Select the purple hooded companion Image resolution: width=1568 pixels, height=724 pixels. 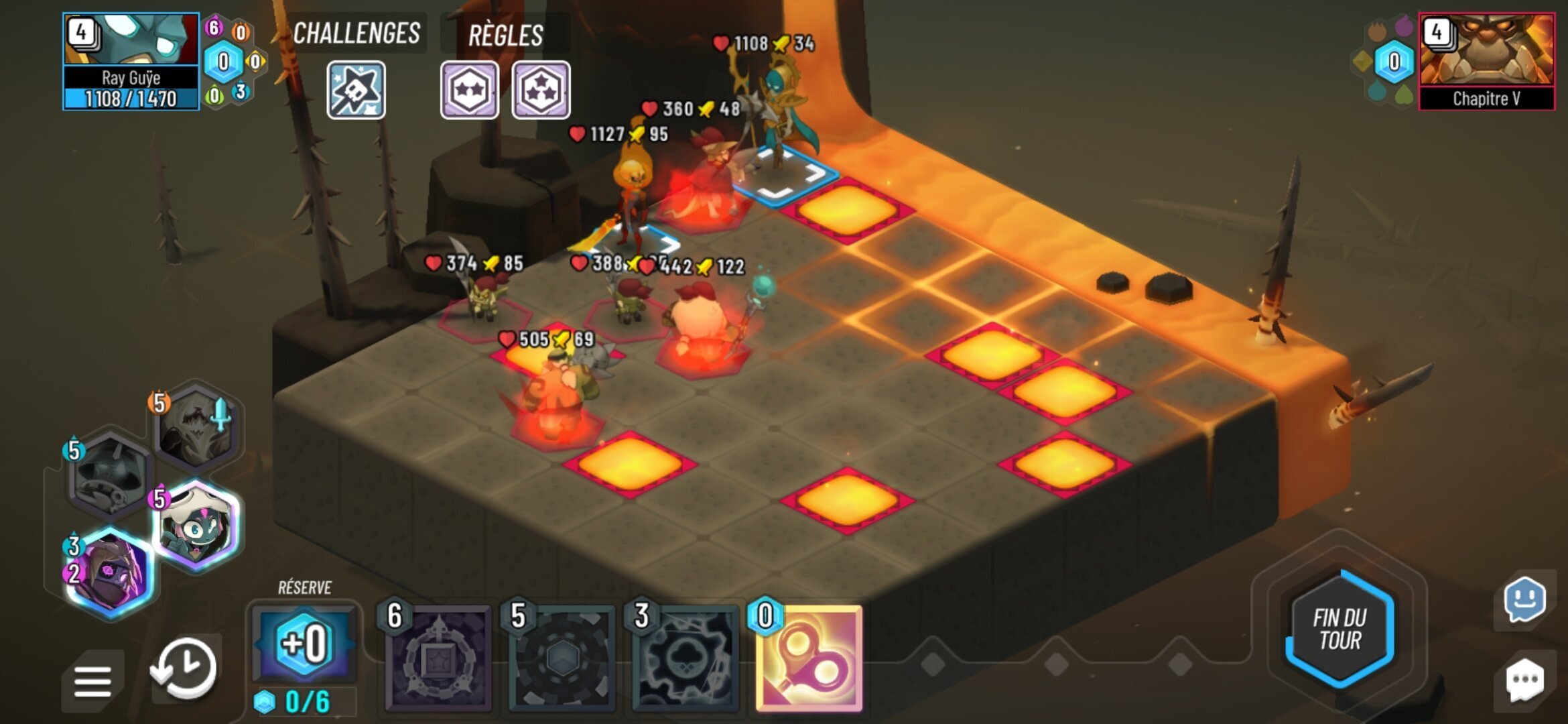(111, 572)
